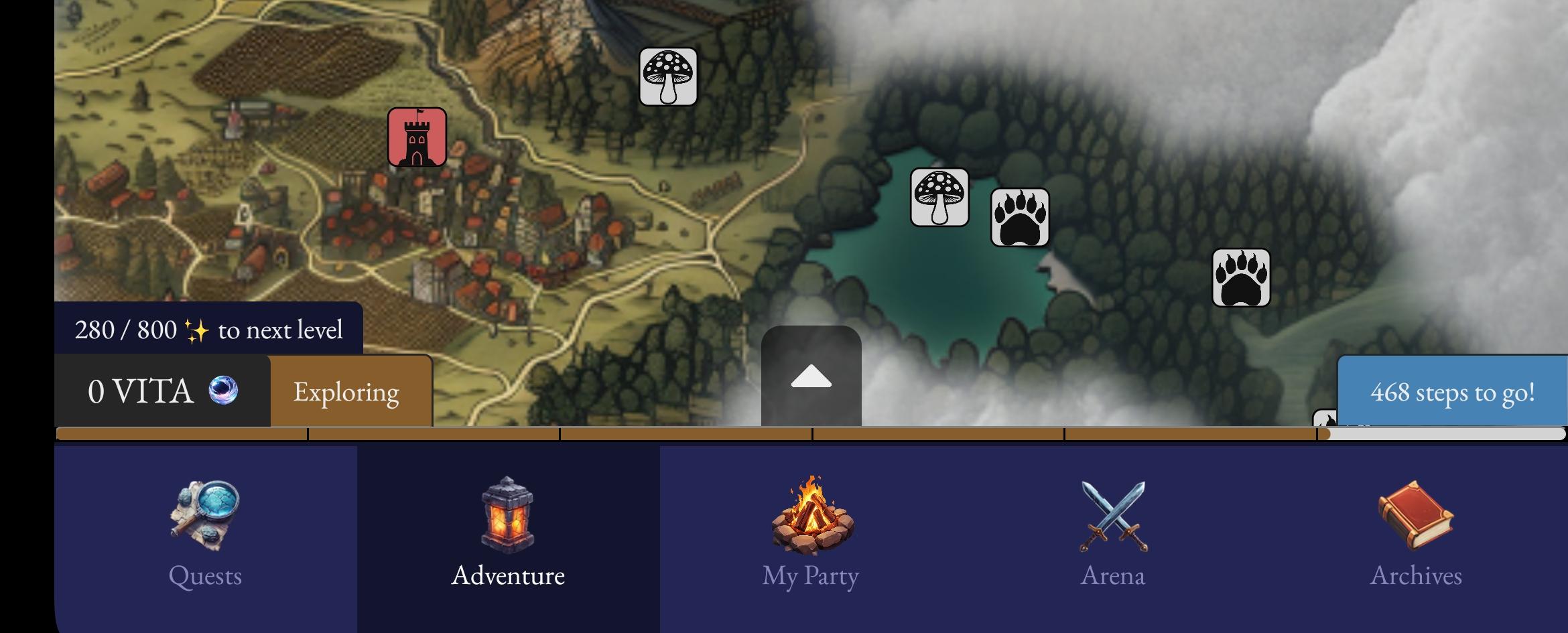The image size is (1568, 633).
Task: Expand the panel with the up arrow
Action: [x=811, y=377]
